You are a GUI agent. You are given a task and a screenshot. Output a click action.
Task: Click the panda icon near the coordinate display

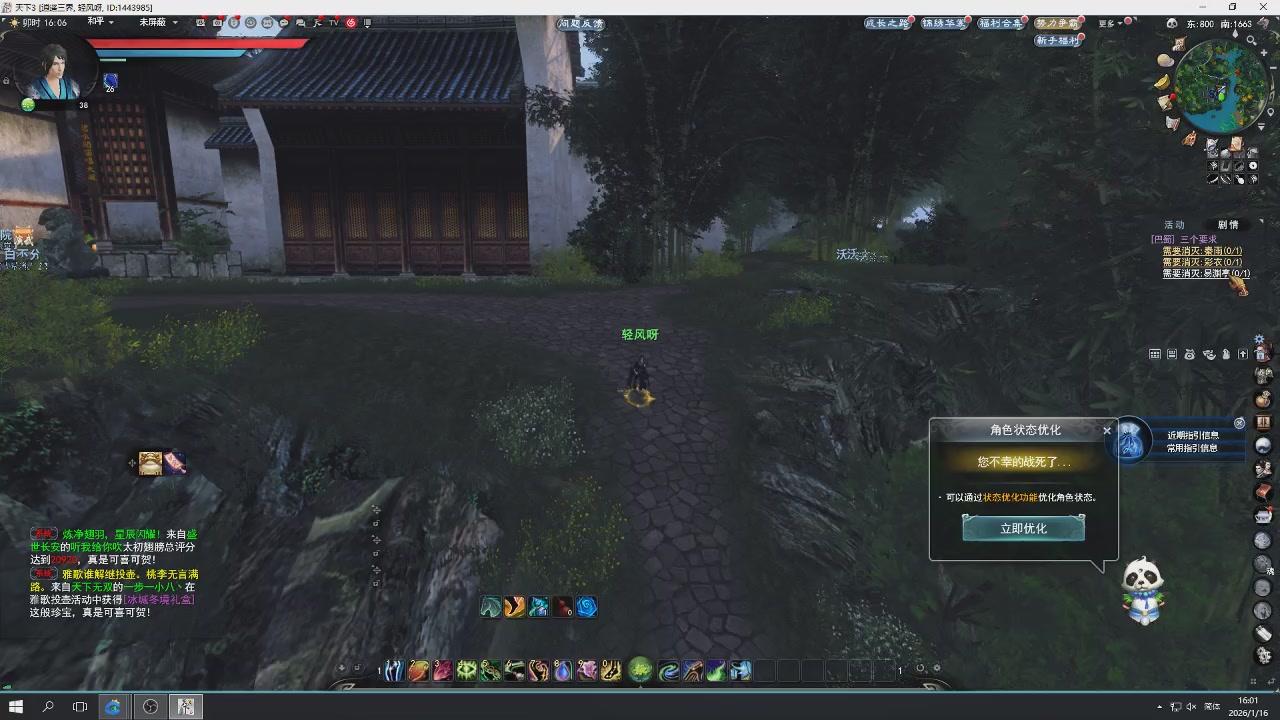pyautogui.click(x=1171, y=22)
